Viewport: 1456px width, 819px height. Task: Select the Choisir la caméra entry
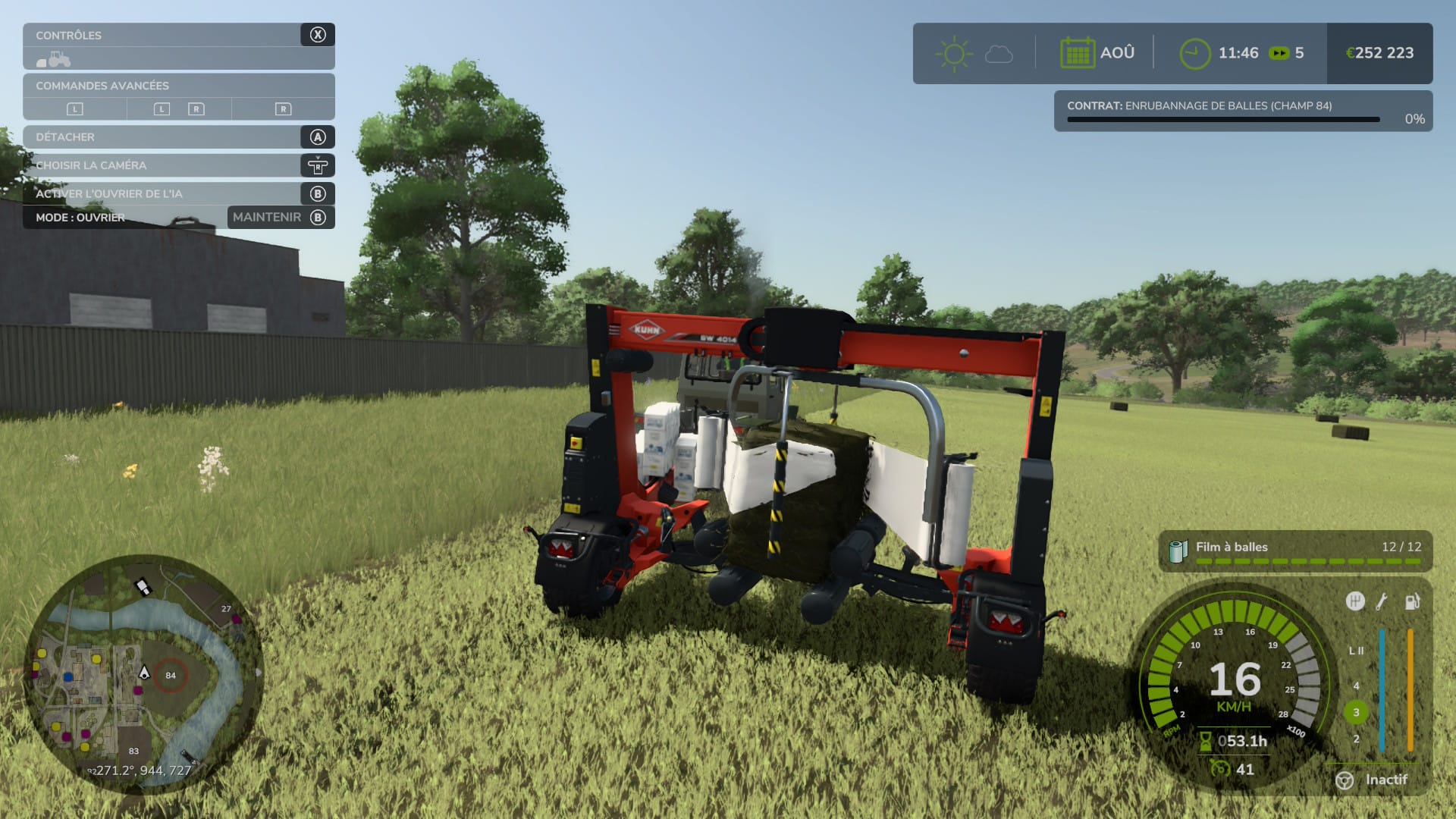click(178, 165)
